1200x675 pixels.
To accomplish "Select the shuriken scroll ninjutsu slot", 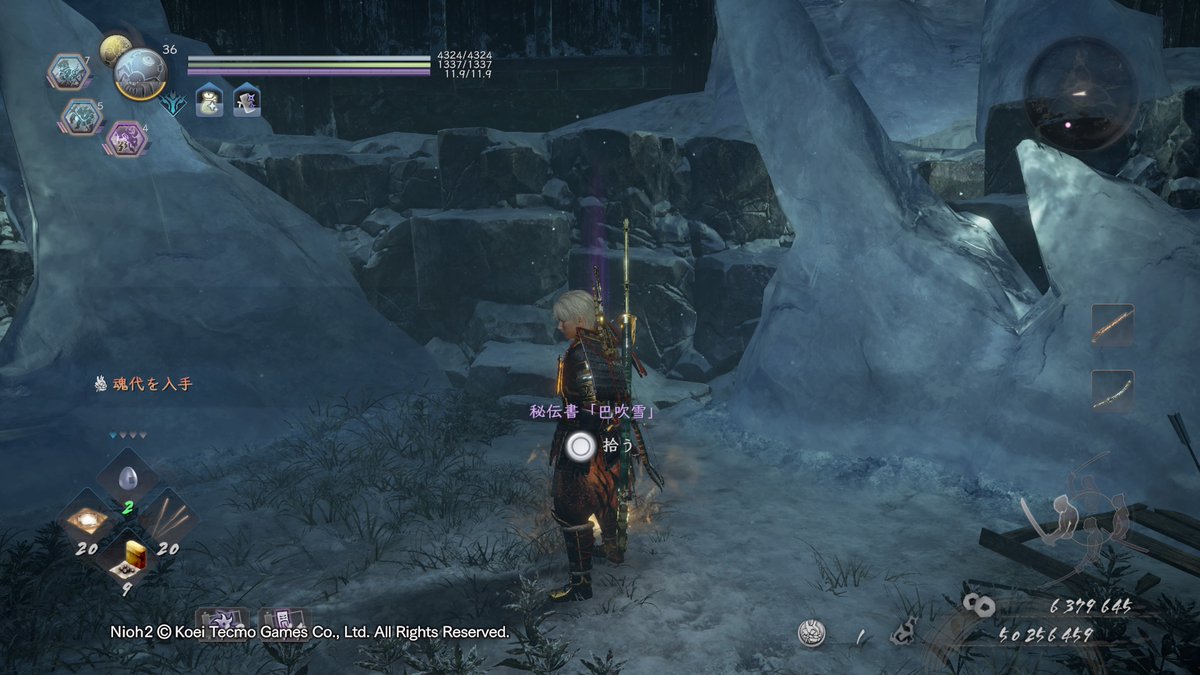I will [x=220, y=621].
